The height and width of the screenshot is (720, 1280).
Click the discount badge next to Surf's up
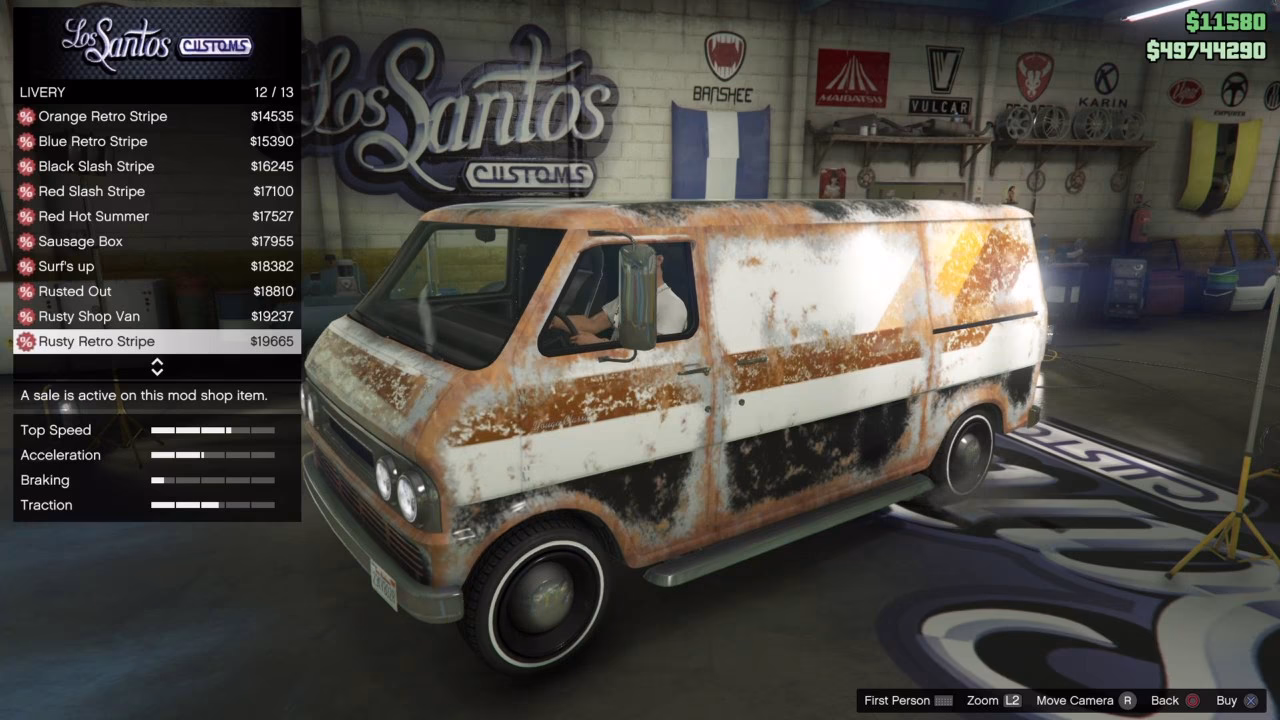pos(25,266)
